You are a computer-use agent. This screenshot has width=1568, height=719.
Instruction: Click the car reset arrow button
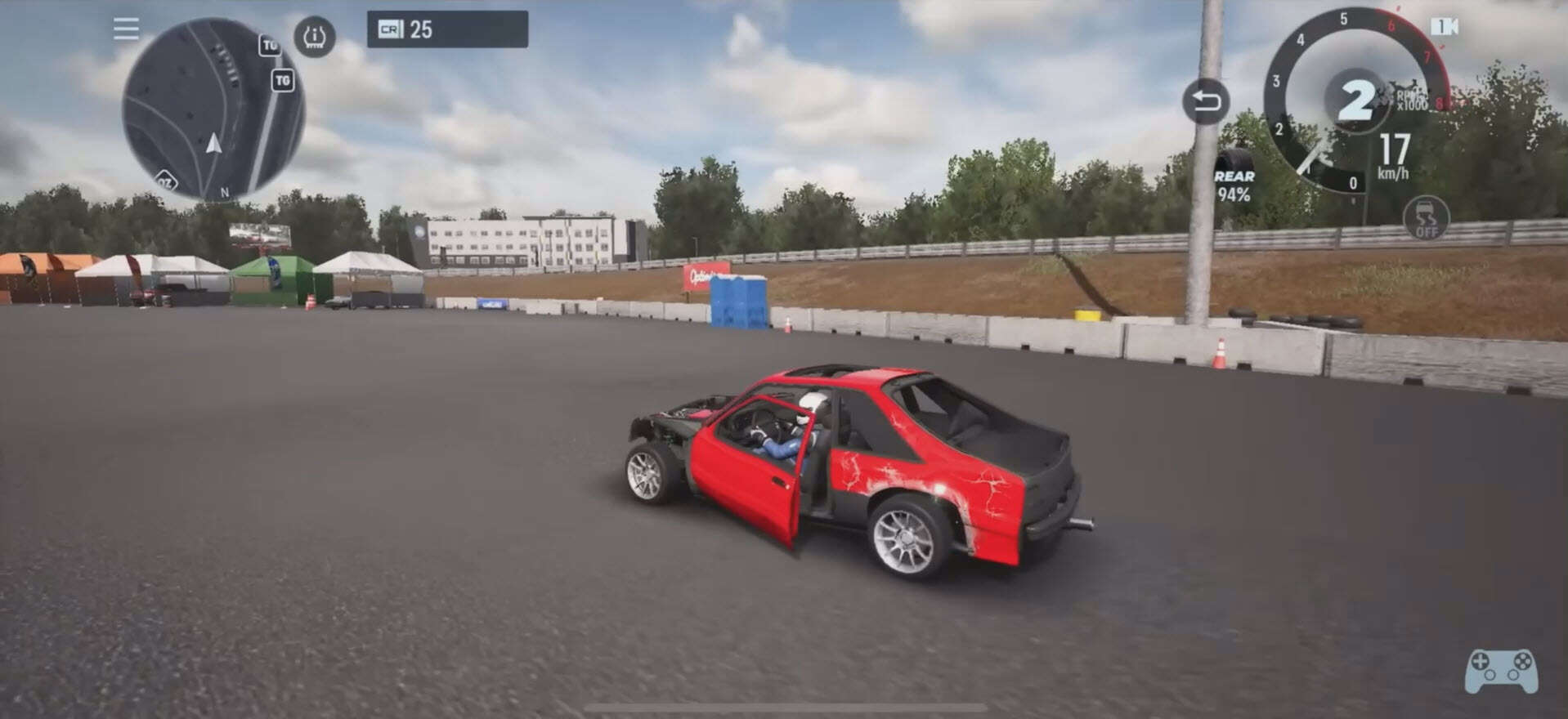pos(1206,101)
